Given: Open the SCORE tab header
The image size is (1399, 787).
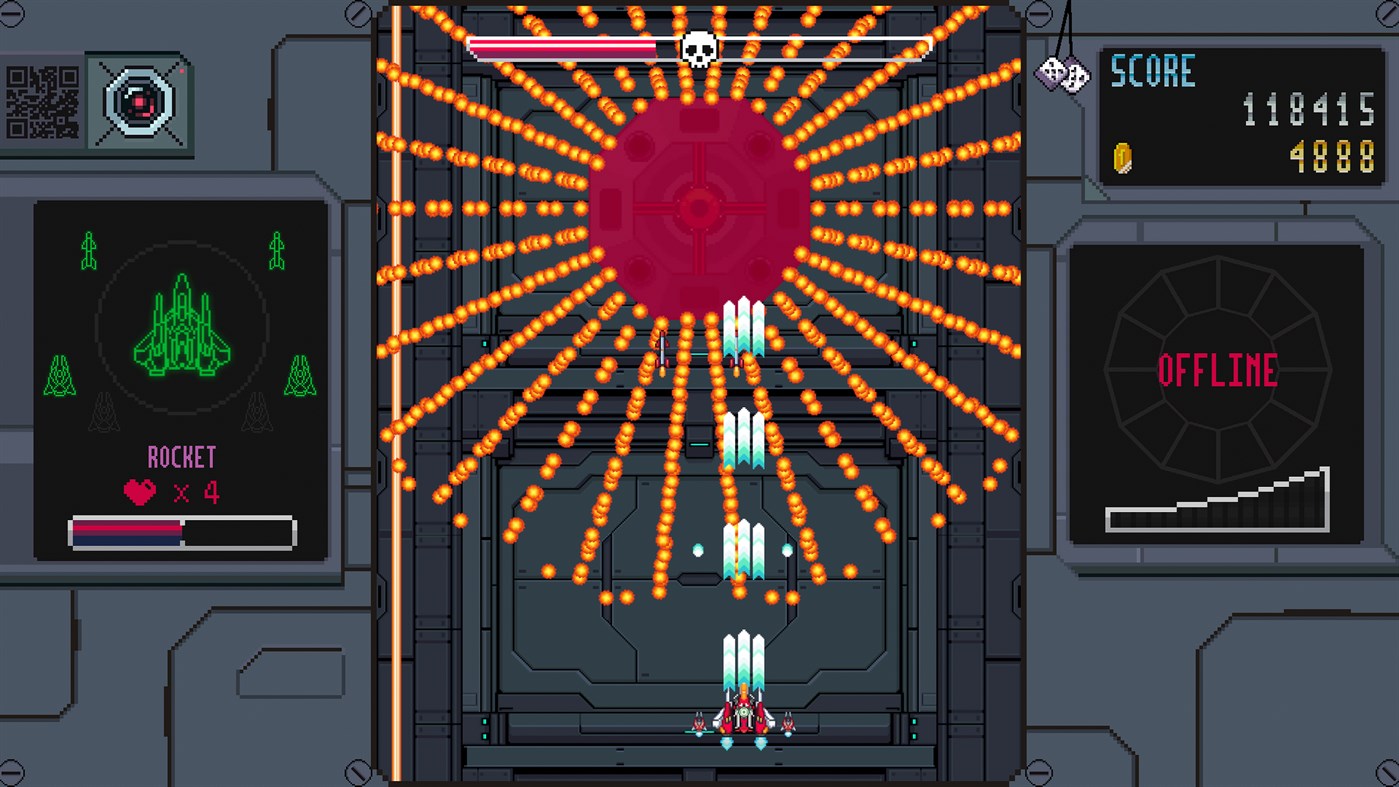Looking at the screenshot, I should click(1152, 70).
